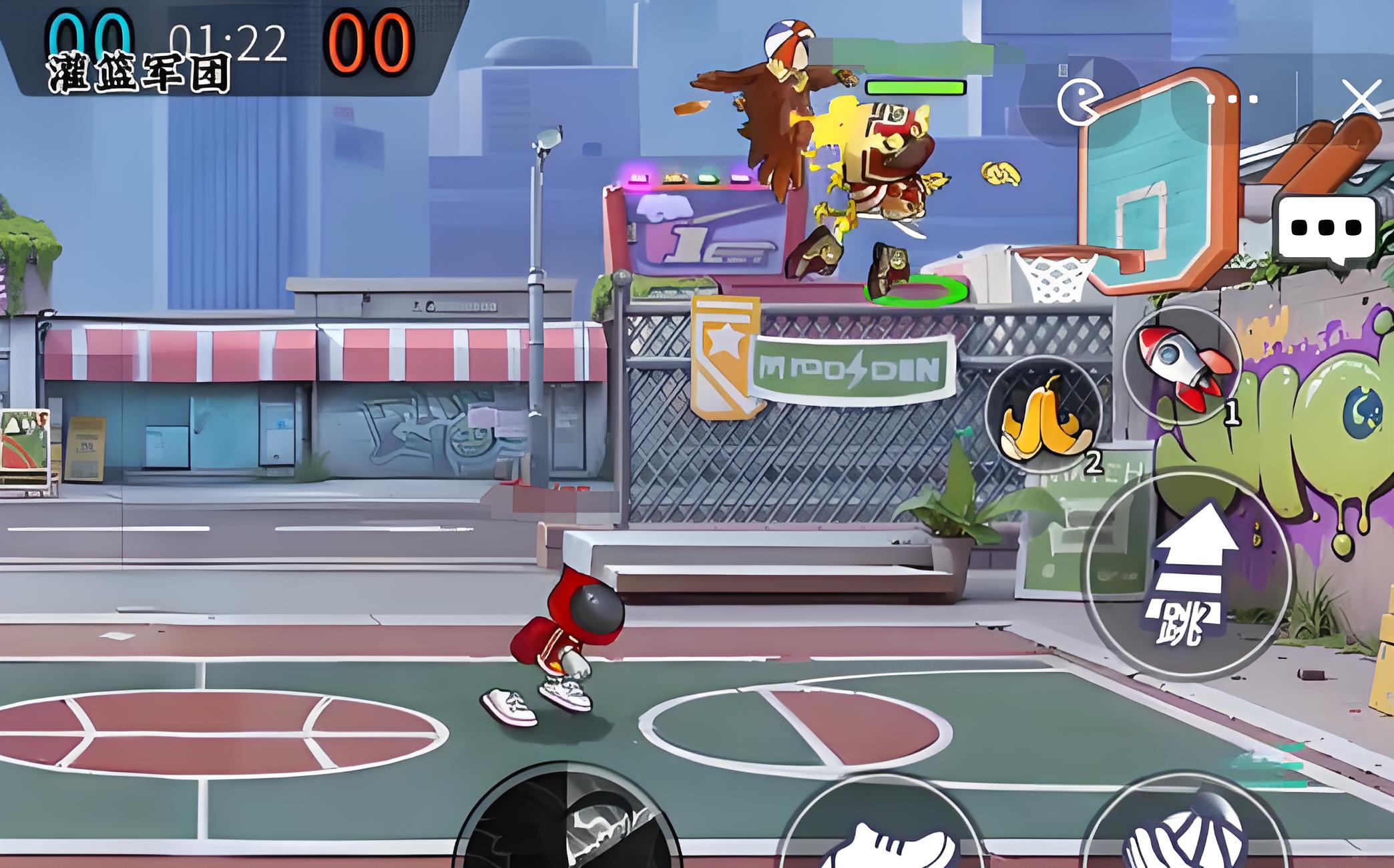Tap the hand action button
Viewport: 1394px width, 868px height.
click(1183, 835)
